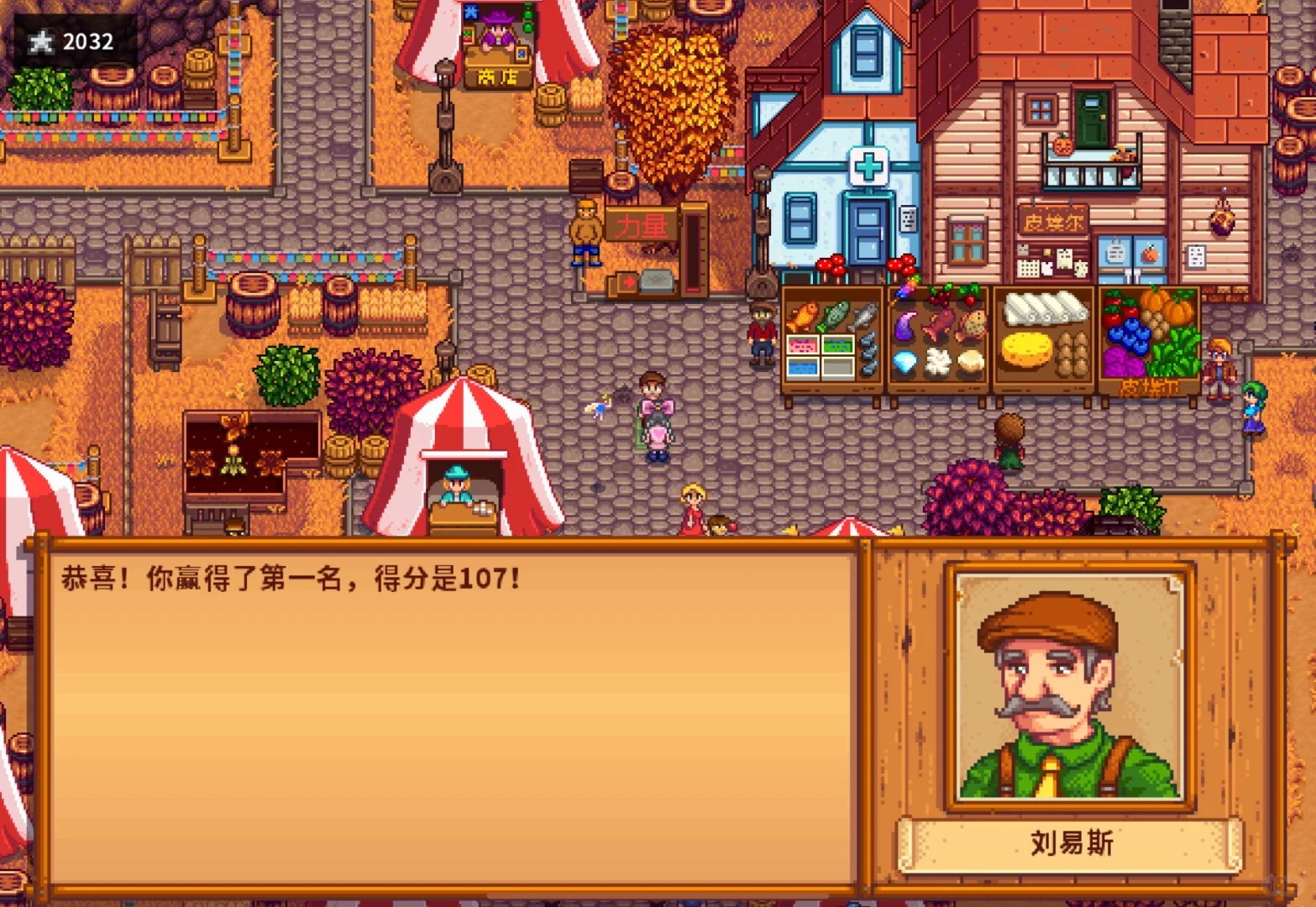
Task: Select the cheese wheel on the produce stand
Action: point(1026,349)
